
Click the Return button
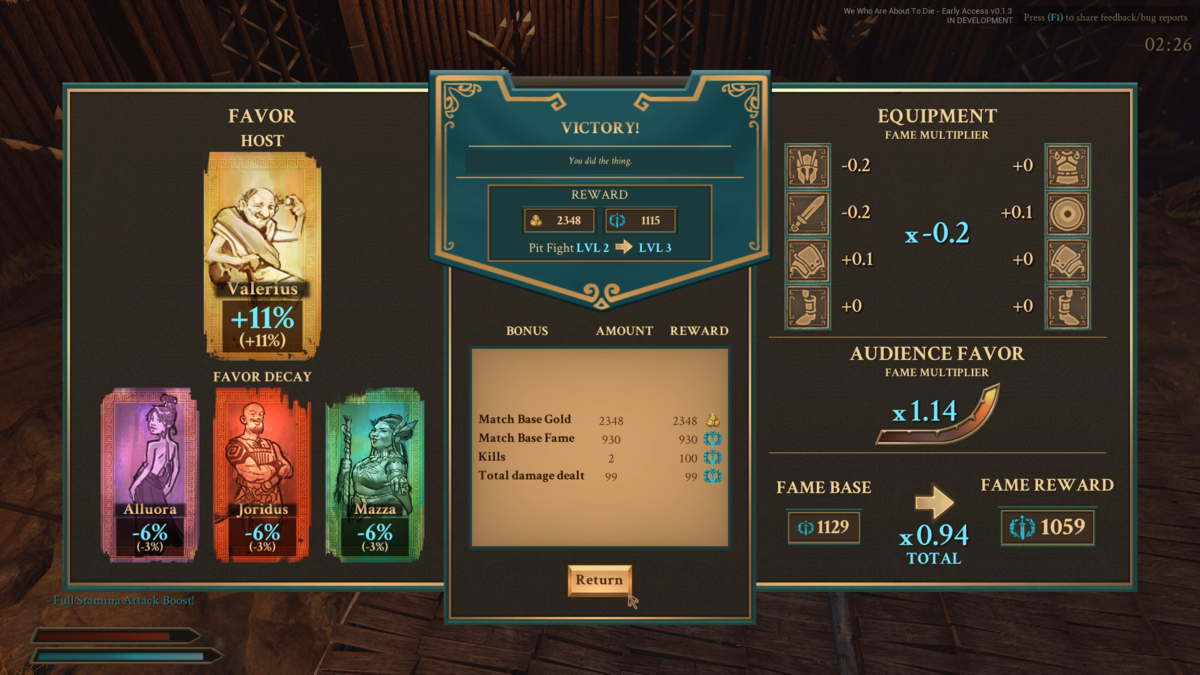coord(599,580)
